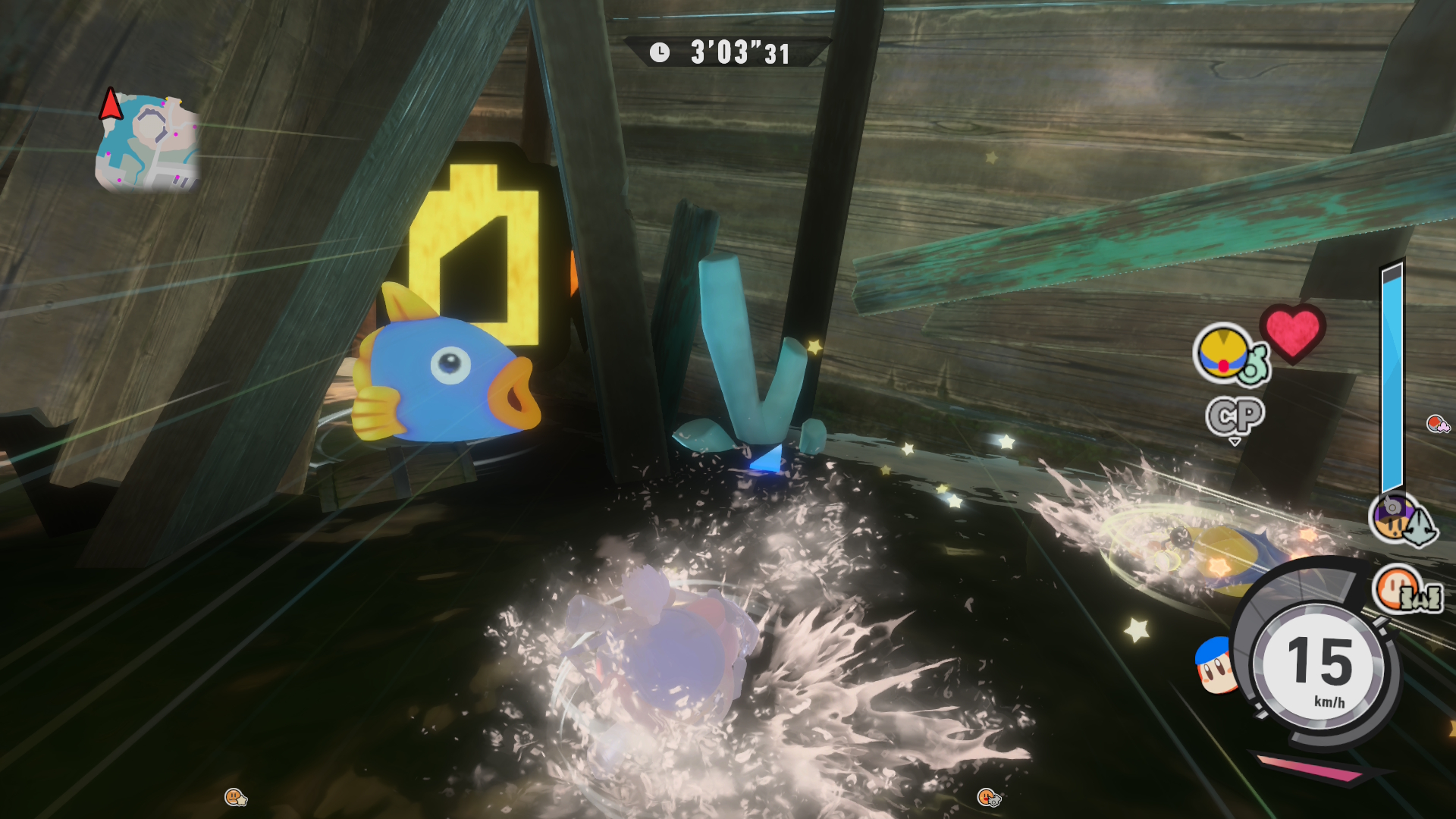Screen dimensions: 1456x819
Task: Select the CP player tag
Action: 1235,416
